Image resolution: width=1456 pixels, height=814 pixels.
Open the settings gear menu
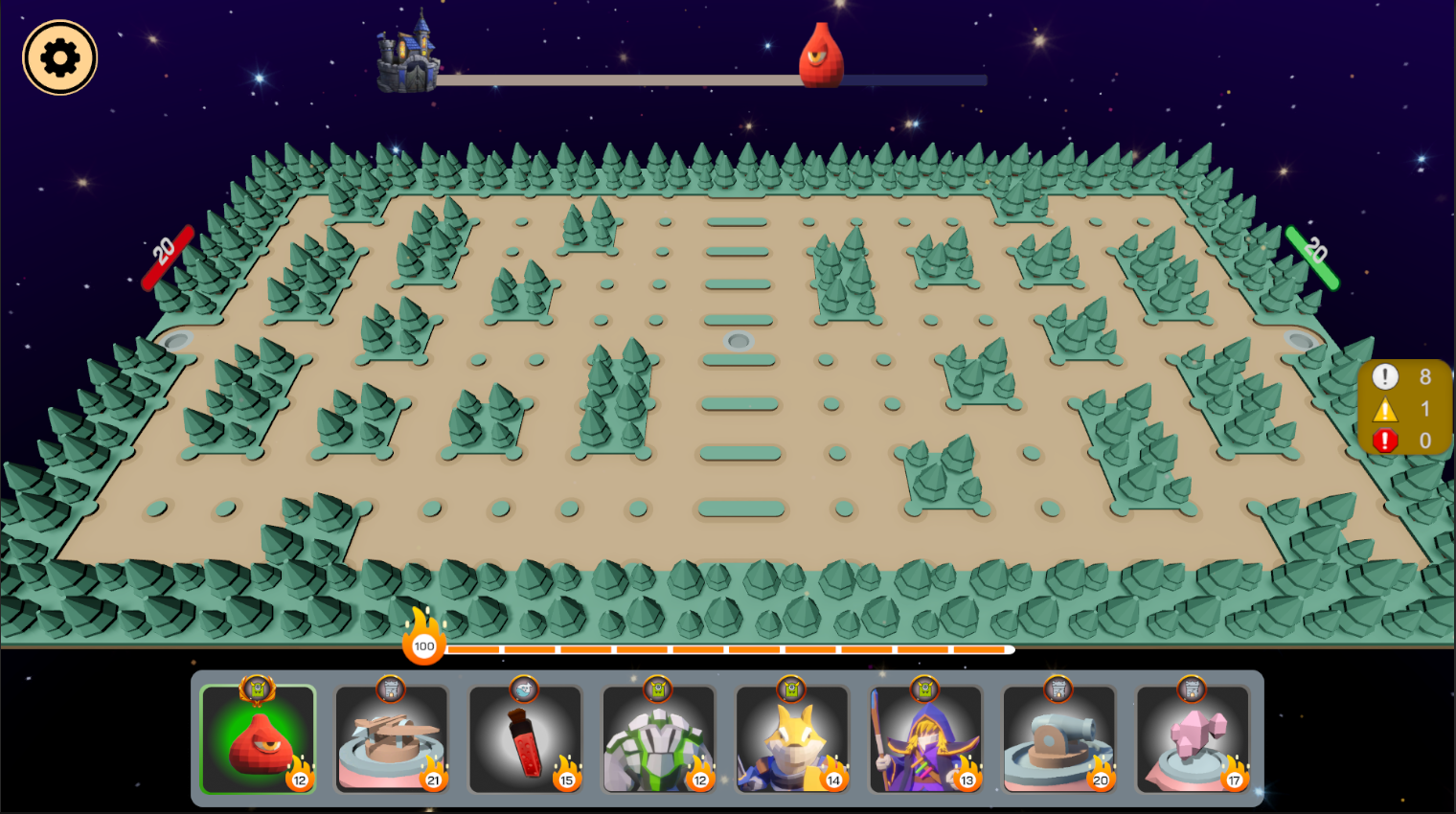coord(58,57)
